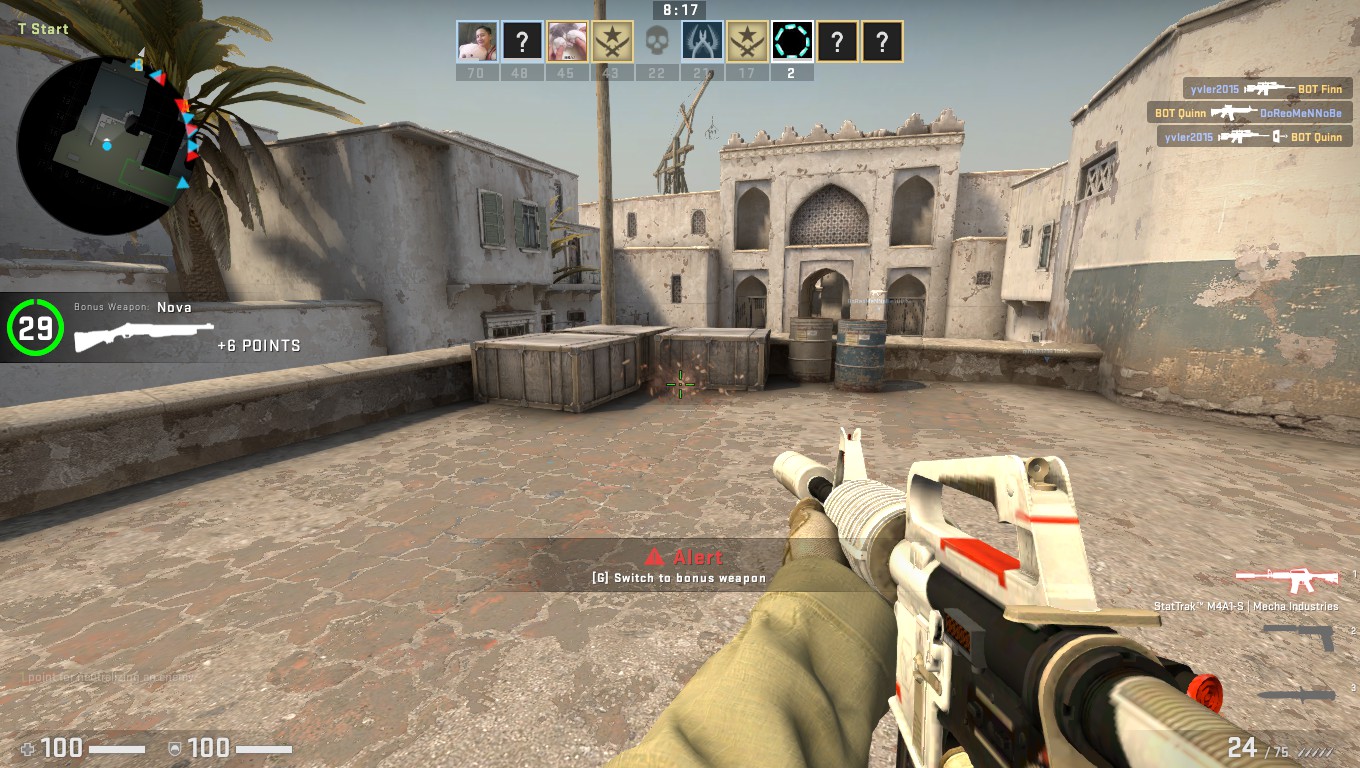Select the Nova bonus weapon icon
Image resolution: width=1360 pixels, height=768 pixels.
tap(144, 336)
